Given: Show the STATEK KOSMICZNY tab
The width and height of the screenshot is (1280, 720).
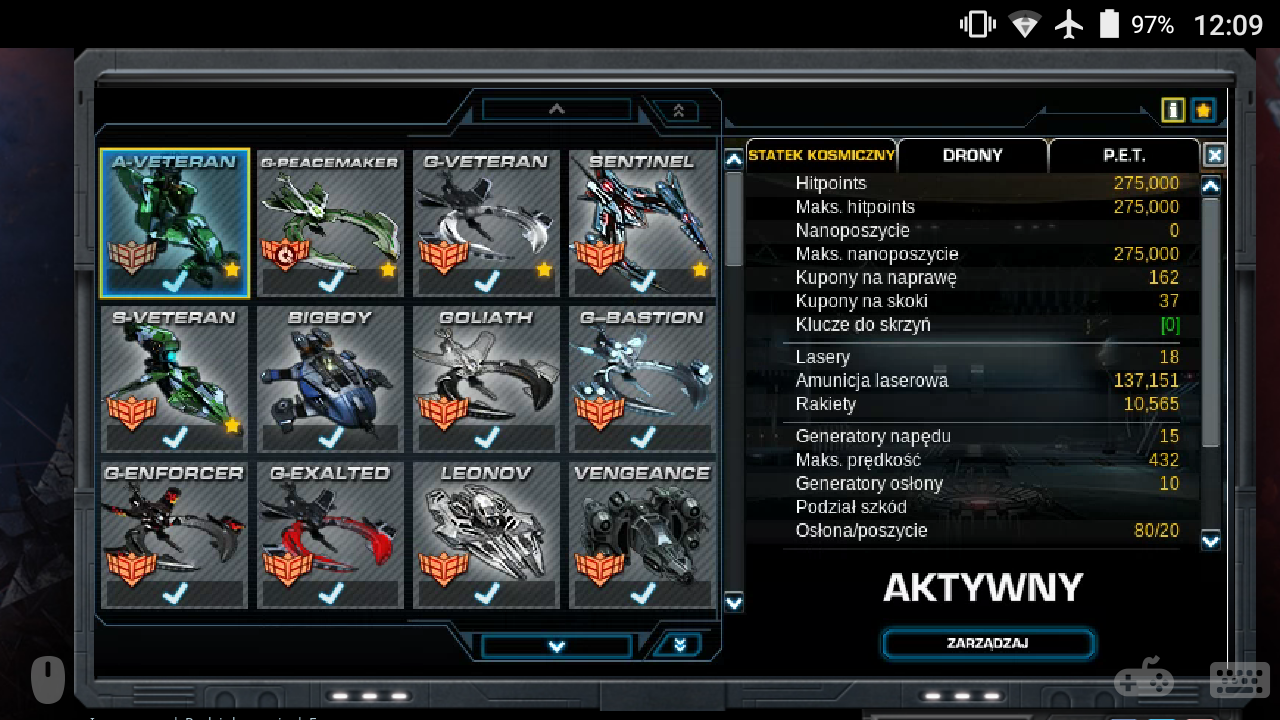Looking at the screenshot, I should click(x=821, y=156).
